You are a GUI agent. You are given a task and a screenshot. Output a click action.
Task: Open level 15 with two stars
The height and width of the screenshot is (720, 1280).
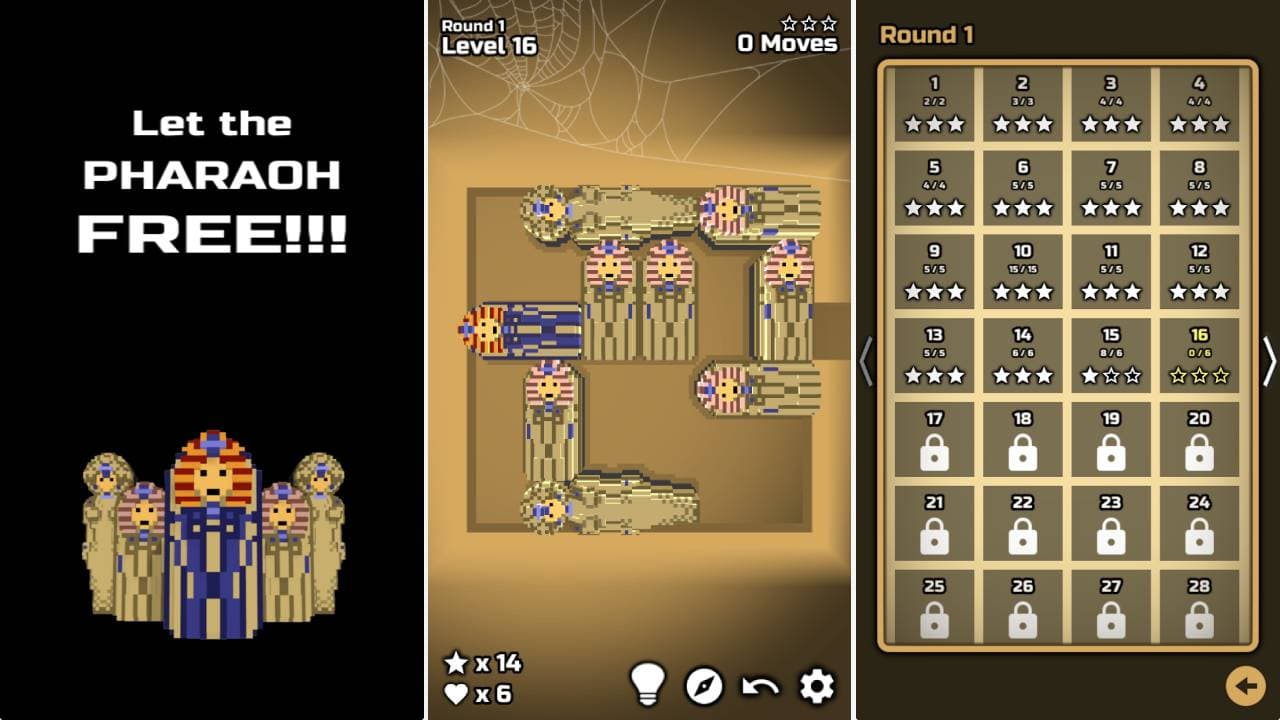pos(1112,358)
